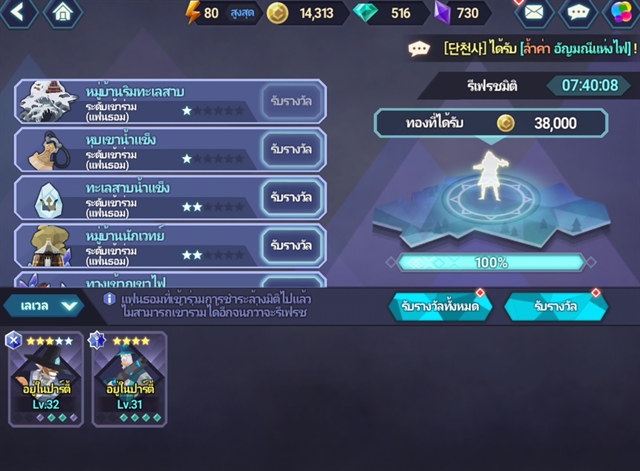Claim all rewards with รับรางวัลทั้งหมด

[439, 307]
